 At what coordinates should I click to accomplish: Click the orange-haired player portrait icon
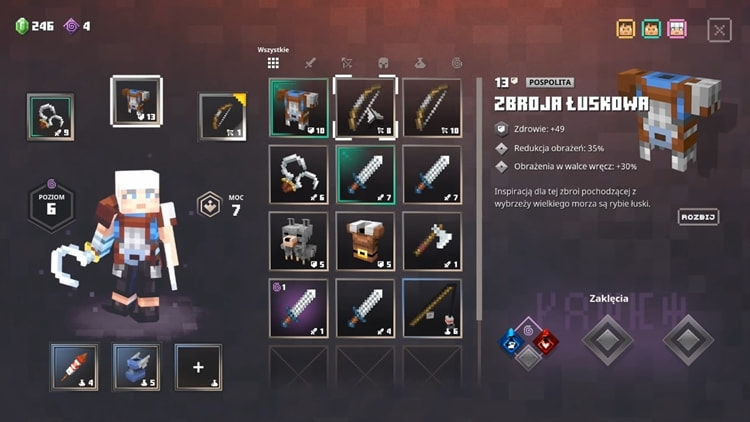(626, 29)
